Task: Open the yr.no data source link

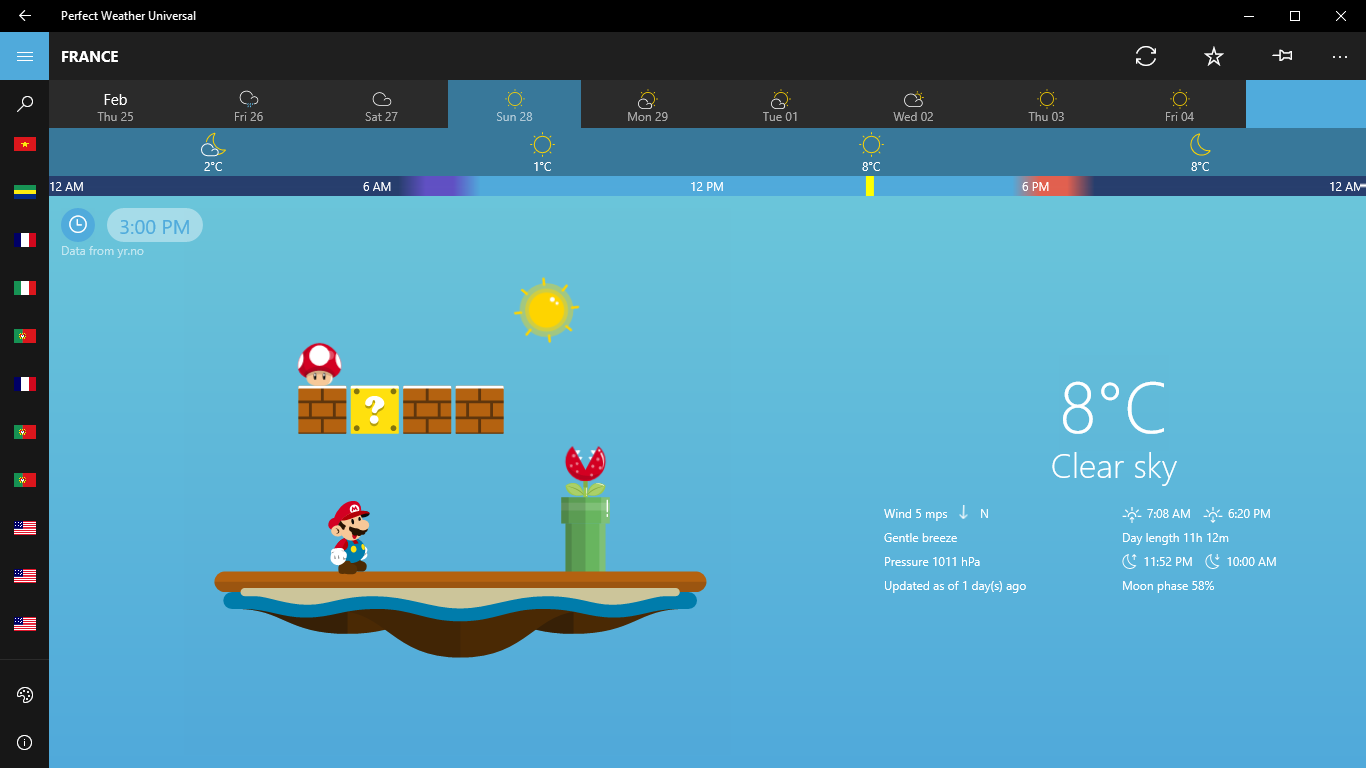Action: pos(101,251)
